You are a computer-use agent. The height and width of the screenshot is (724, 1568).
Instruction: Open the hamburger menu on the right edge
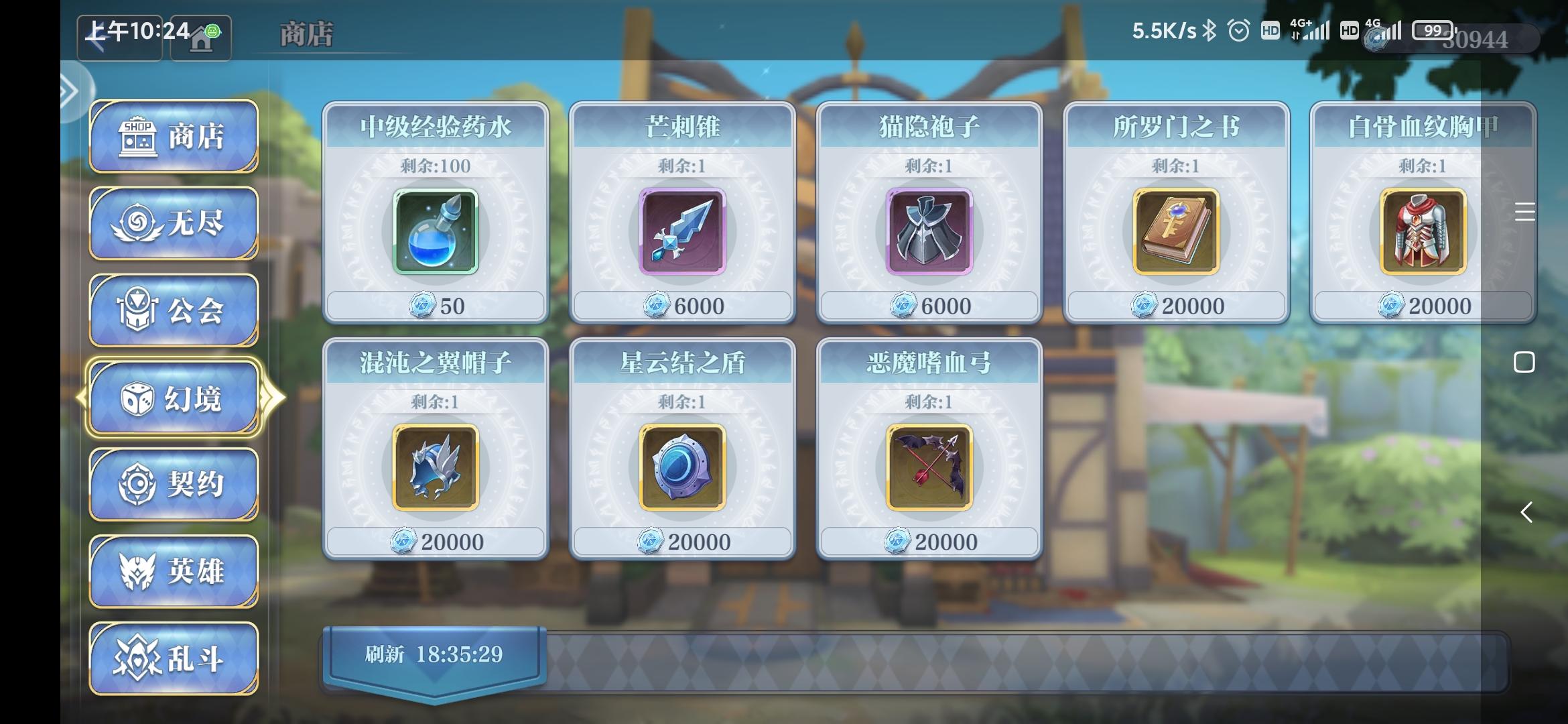1525,213
